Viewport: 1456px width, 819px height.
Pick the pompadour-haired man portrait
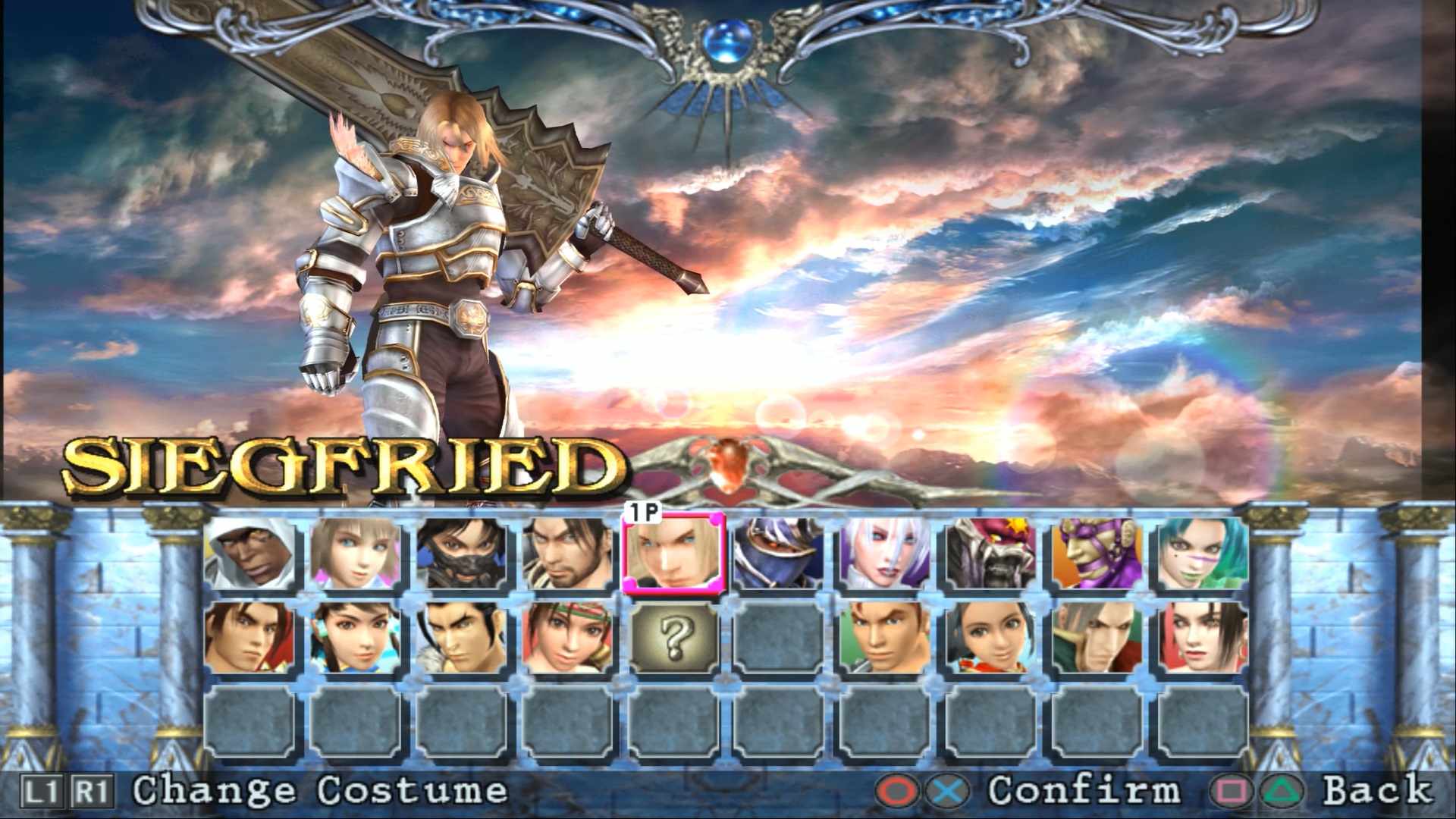click(461, 638)
